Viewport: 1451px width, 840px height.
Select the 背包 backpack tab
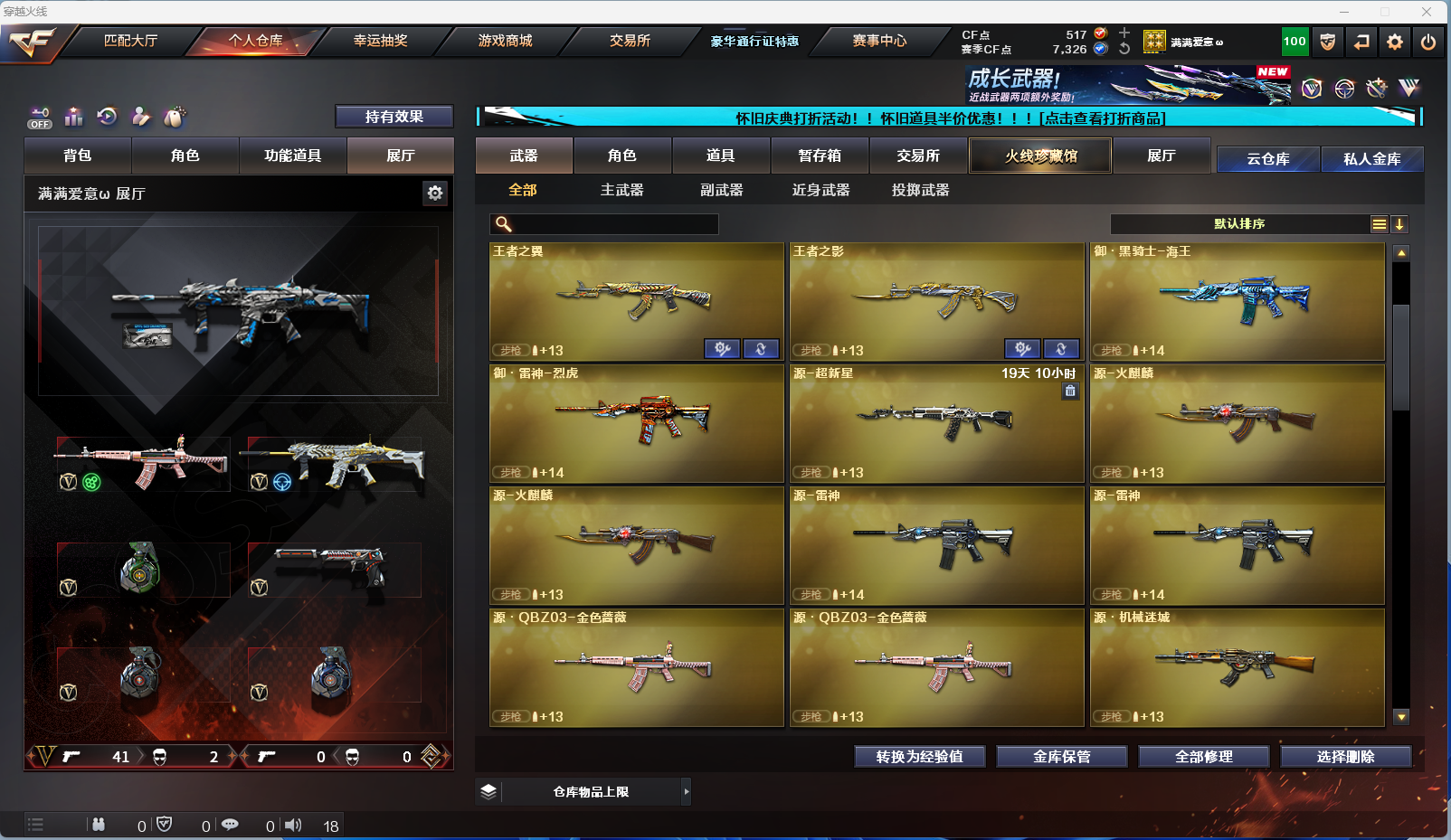click(78, 156)
